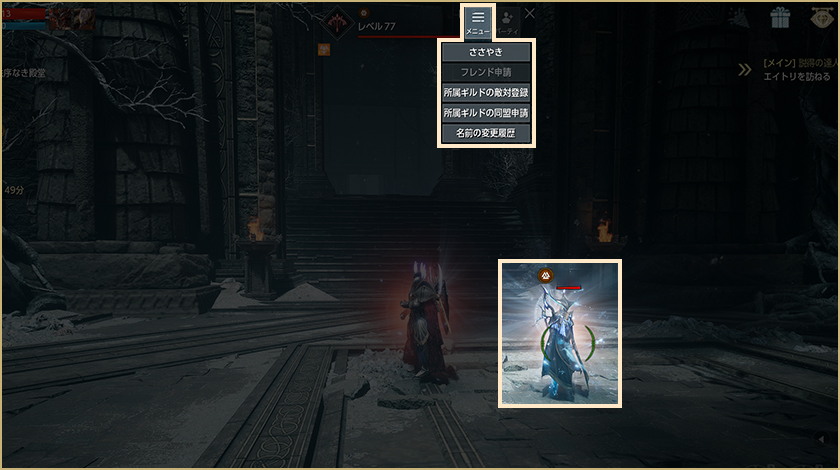The height and width of the screenshot is (470, 840).
Task: Click the party invite icon beside the menu button
Action: point(509,18)
